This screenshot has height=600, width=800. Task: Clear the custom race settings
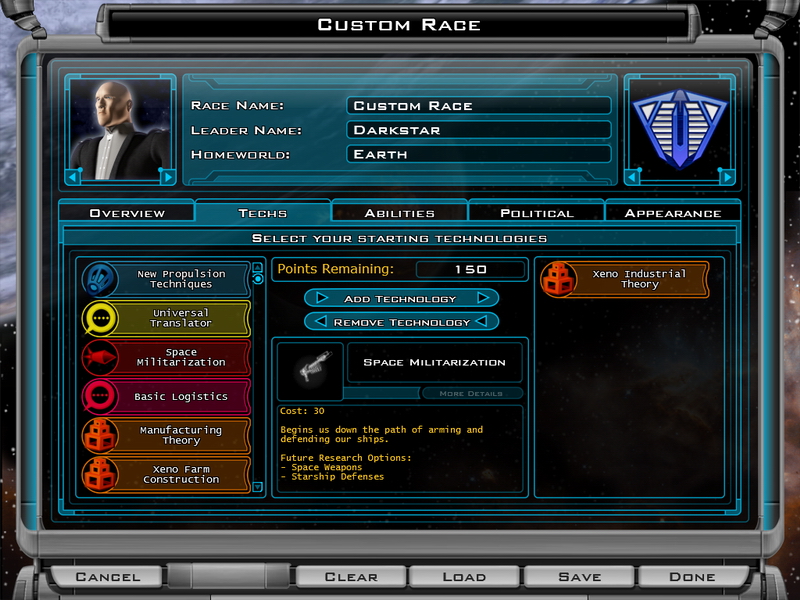(x=351, y=576)
